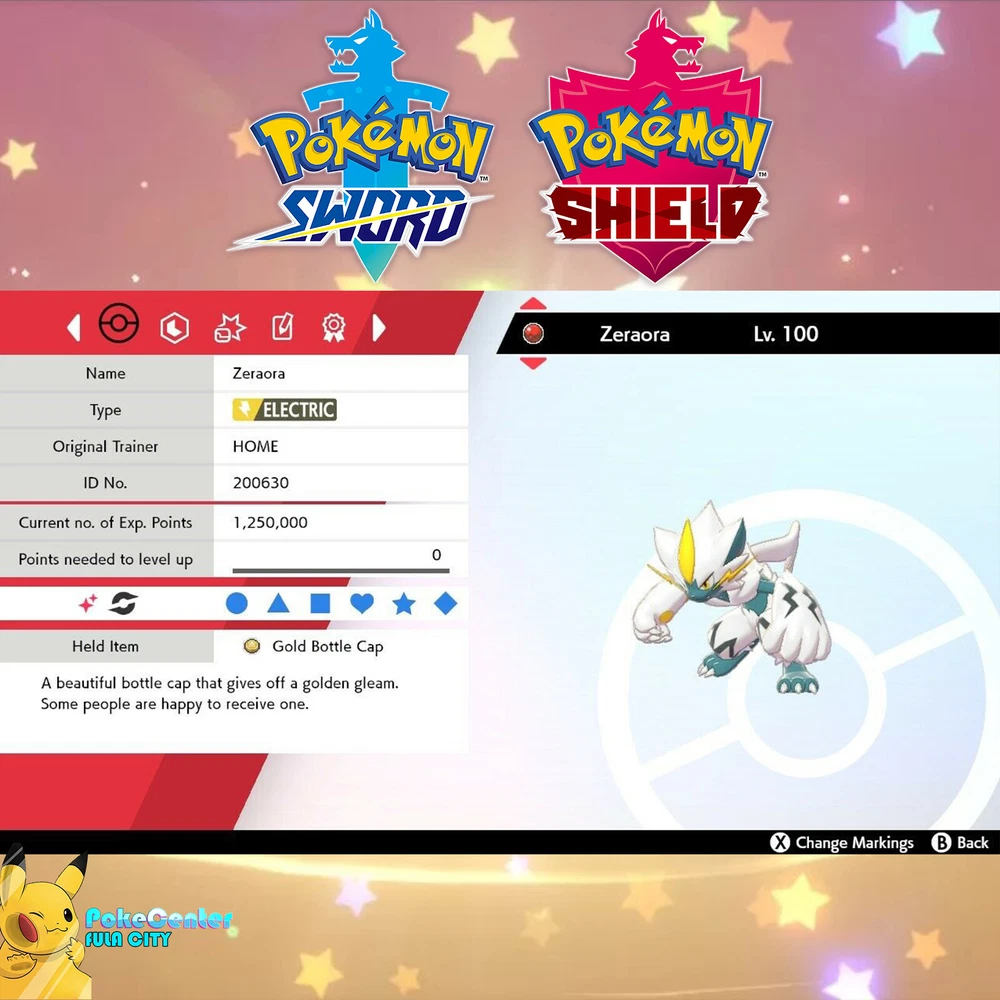Switch to the hexagon stats tab
Screen dimensions: 1000x1000
point(176,327)
